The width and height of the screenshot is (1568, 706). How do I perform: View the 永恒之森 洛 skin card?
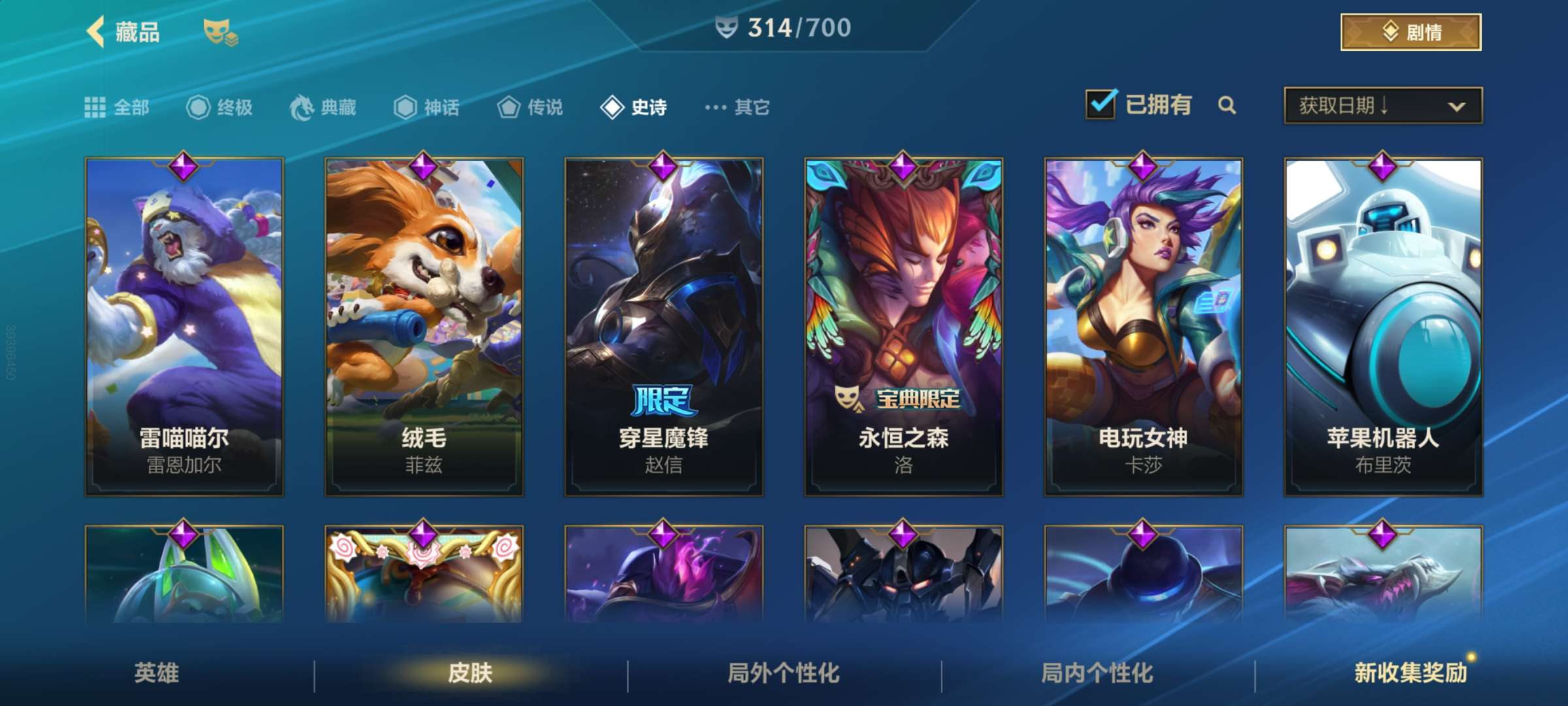(x=904, y=327)
